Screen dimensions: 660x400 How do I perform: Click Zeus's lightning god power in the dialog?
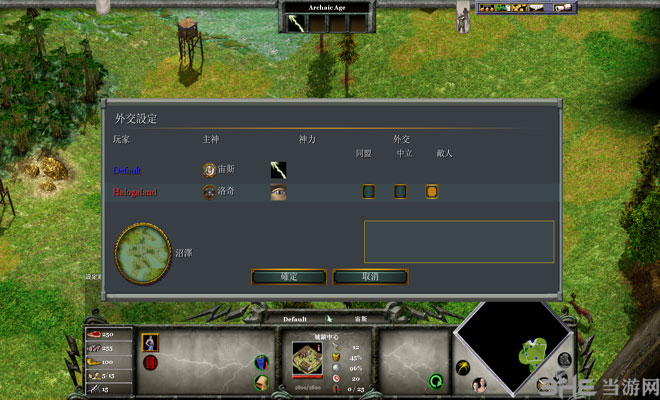click(x=279, y=170)
